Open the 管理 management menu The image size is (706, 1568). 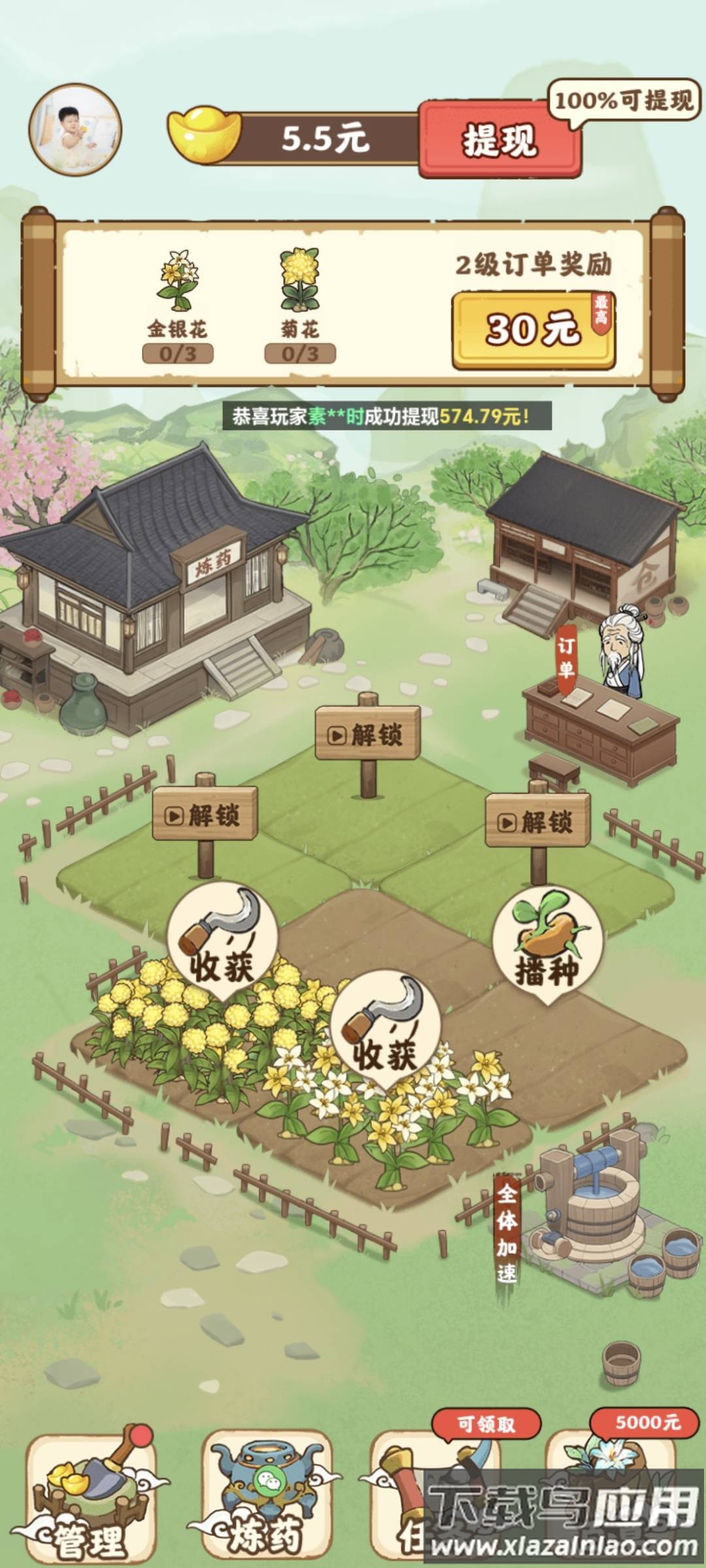click(x=92, y=1496)
